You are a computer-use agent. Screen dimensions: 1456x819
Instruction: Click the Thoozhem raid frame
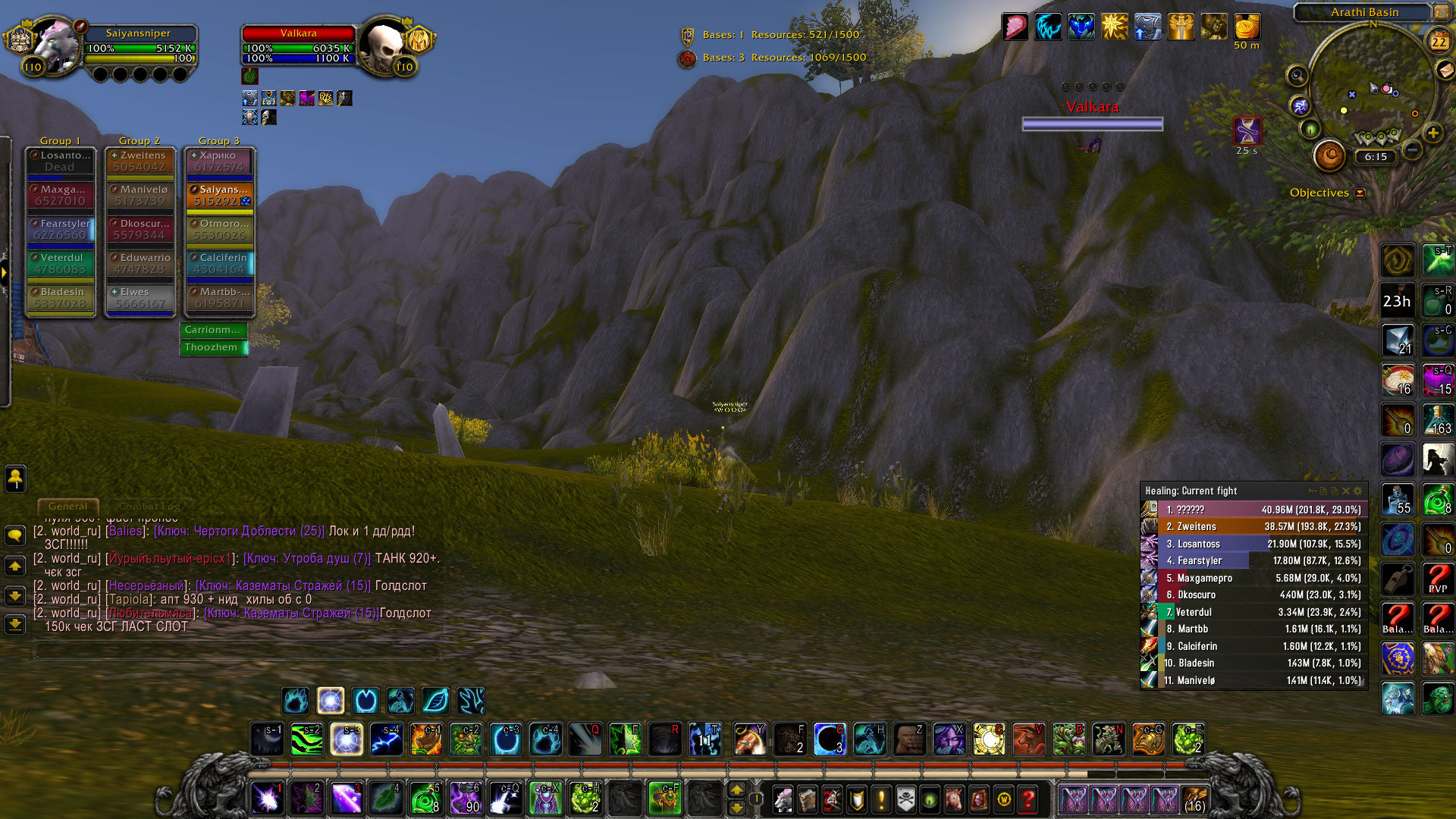[x=215, y=347]
